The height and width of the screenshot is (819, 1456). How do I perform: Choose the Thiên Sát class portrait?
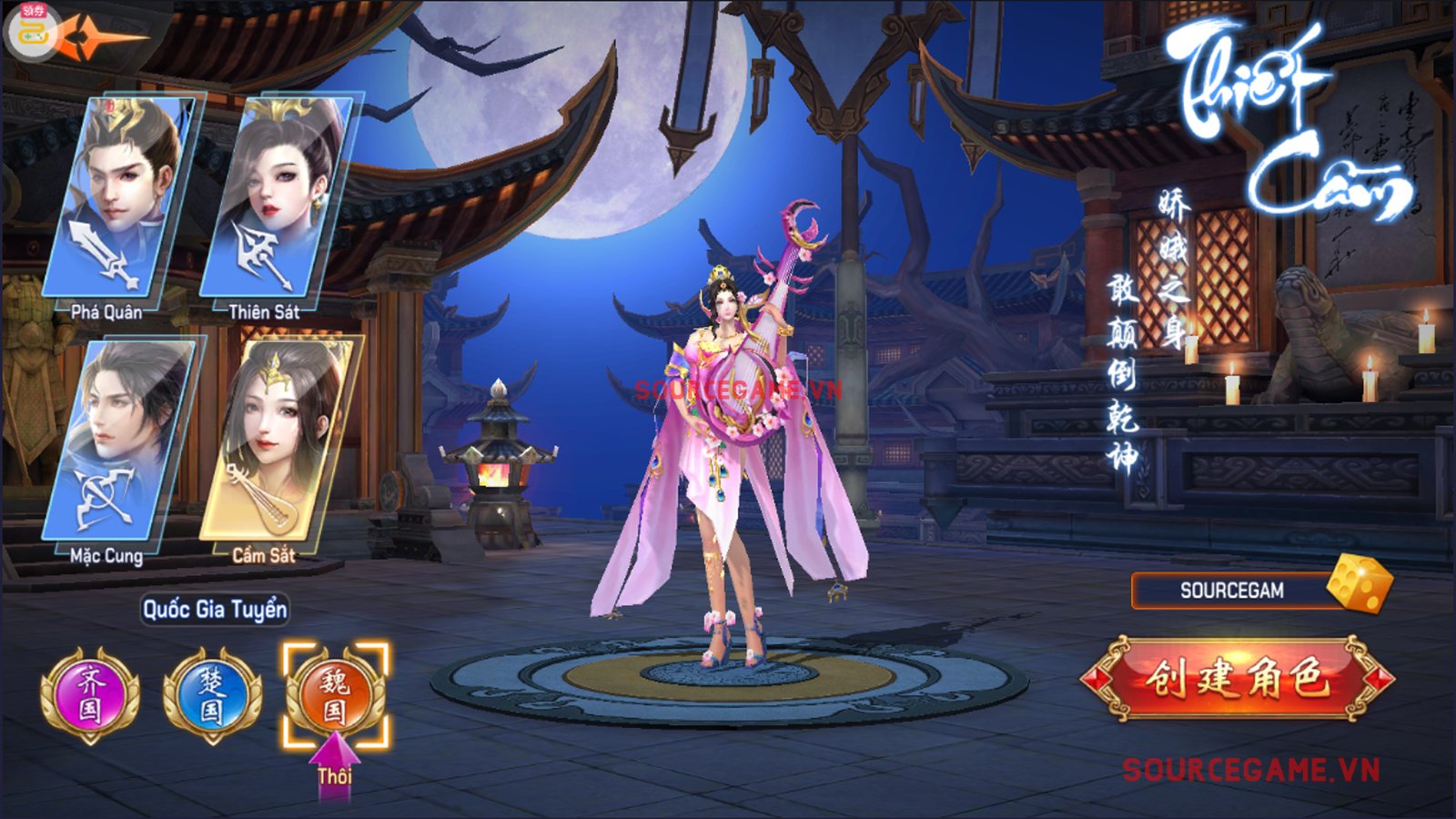click(276, 196)
